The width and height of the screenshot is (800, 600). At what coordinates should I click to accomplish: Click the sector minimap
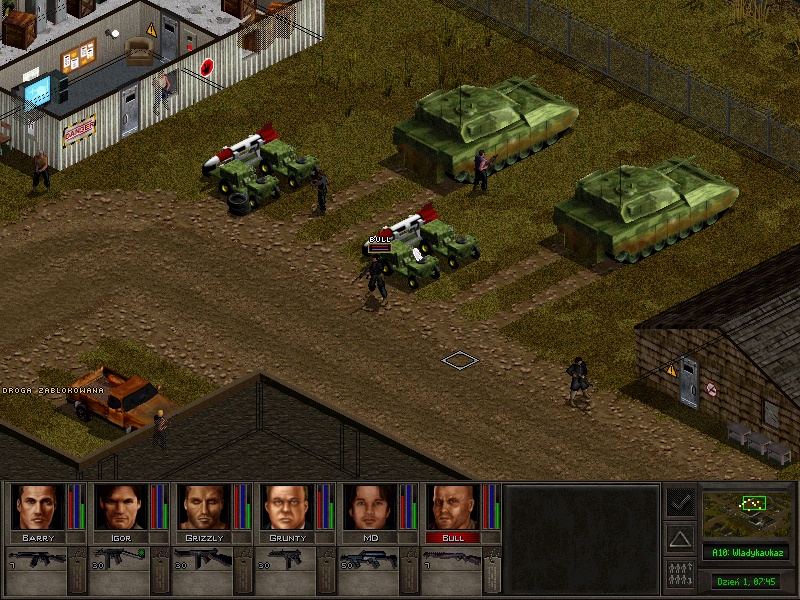click(745, 512)
